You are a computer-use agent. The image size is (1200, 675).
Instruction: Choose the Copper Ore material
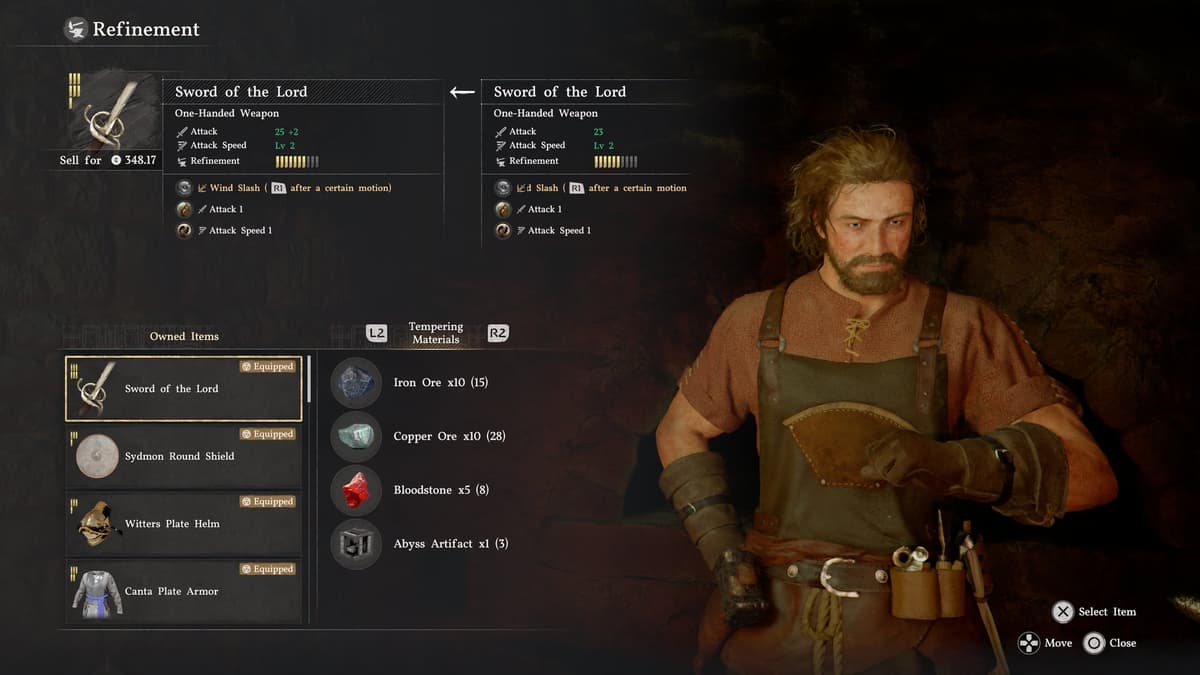click(x=448, y=437)
